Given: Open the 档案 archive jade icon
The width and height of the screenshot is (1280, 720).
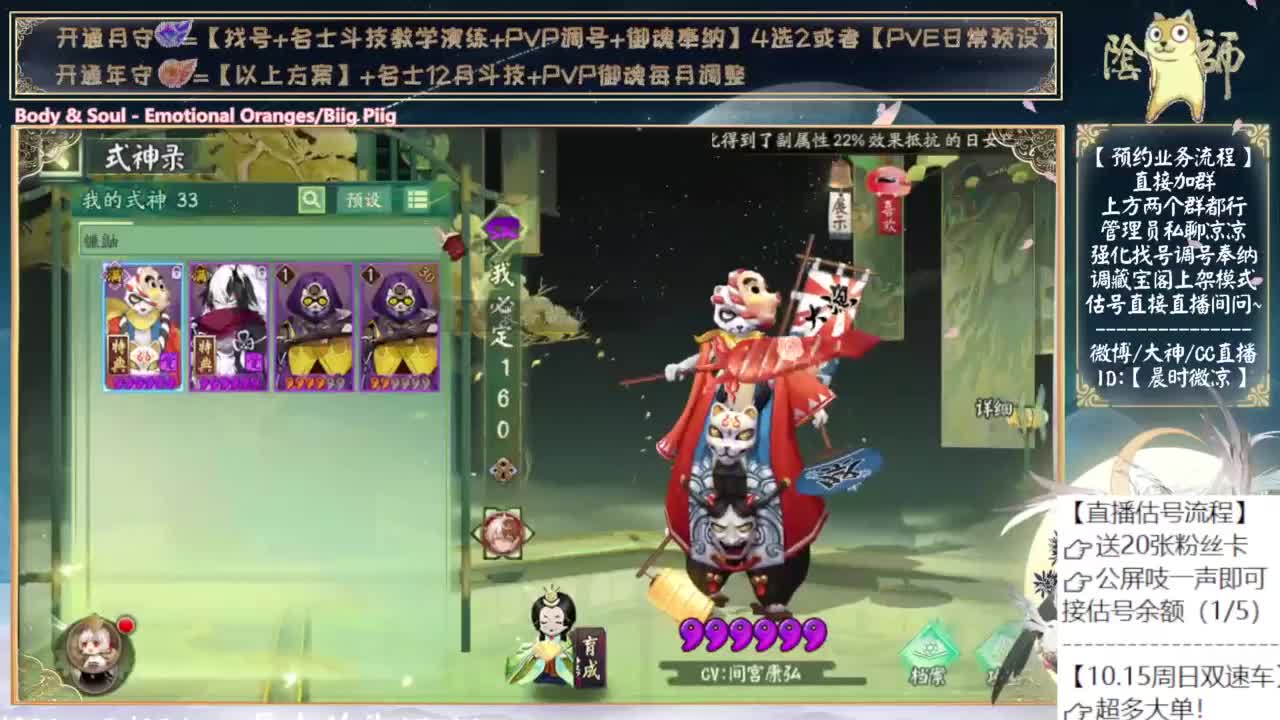Looking at the screenshot, I should [x=928, y=648].
